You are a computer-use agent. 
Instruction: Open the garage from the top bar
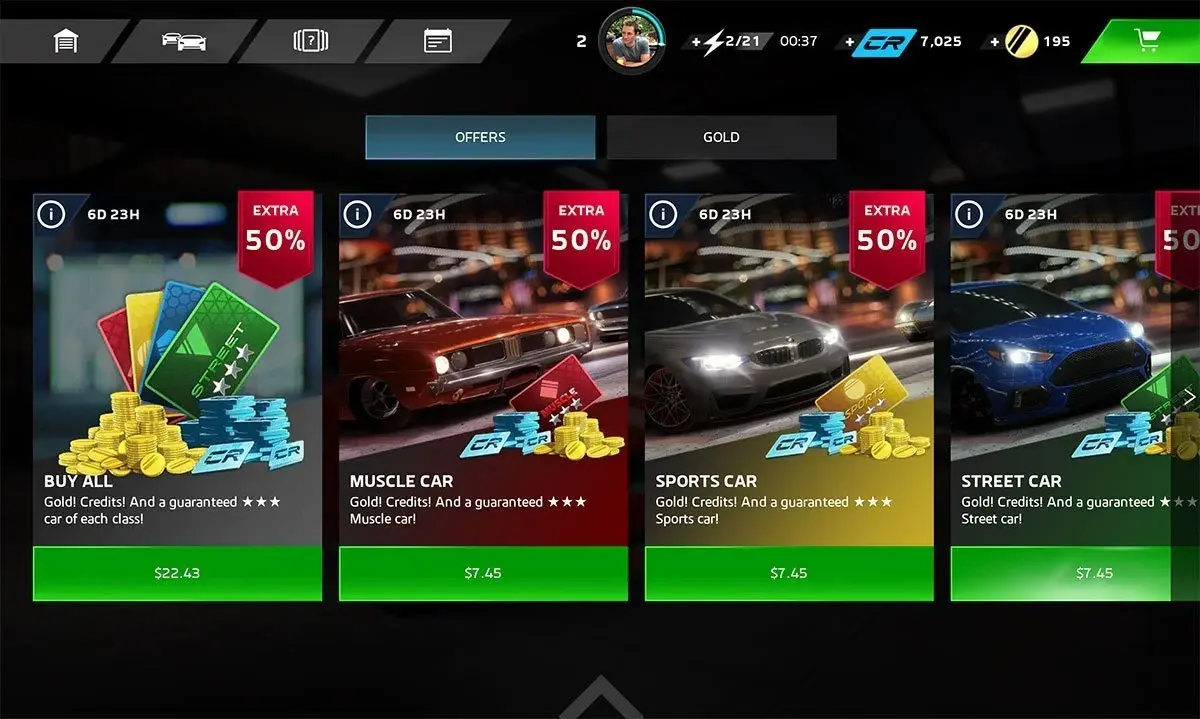(66, 41)
